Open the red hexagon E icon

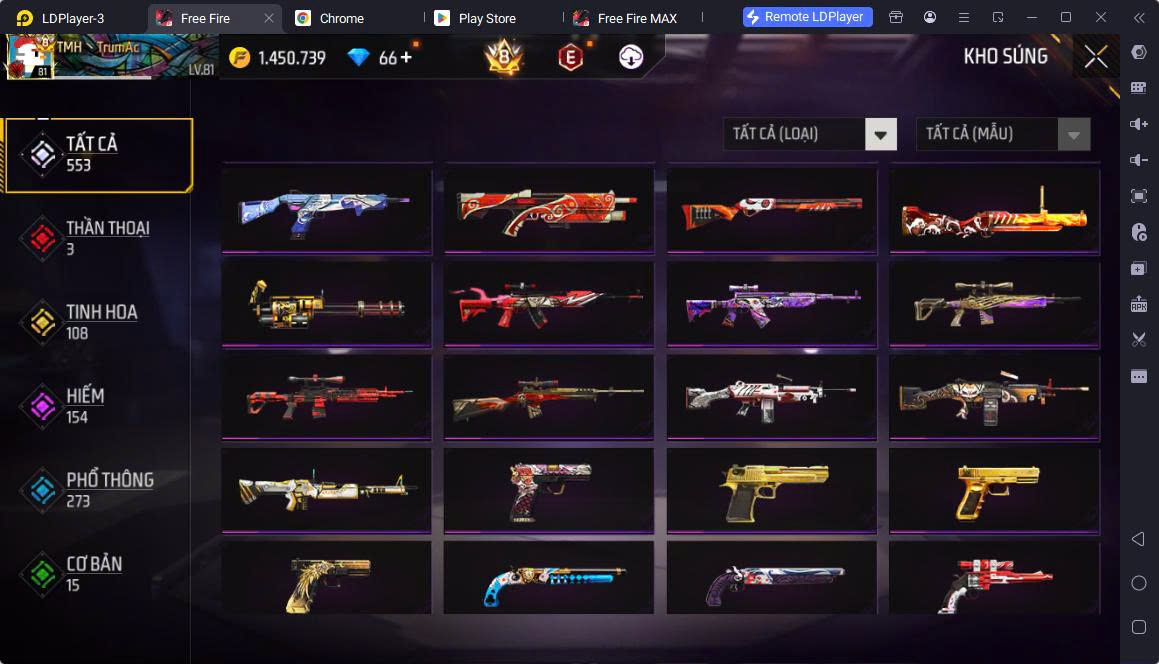click(570, 58)
